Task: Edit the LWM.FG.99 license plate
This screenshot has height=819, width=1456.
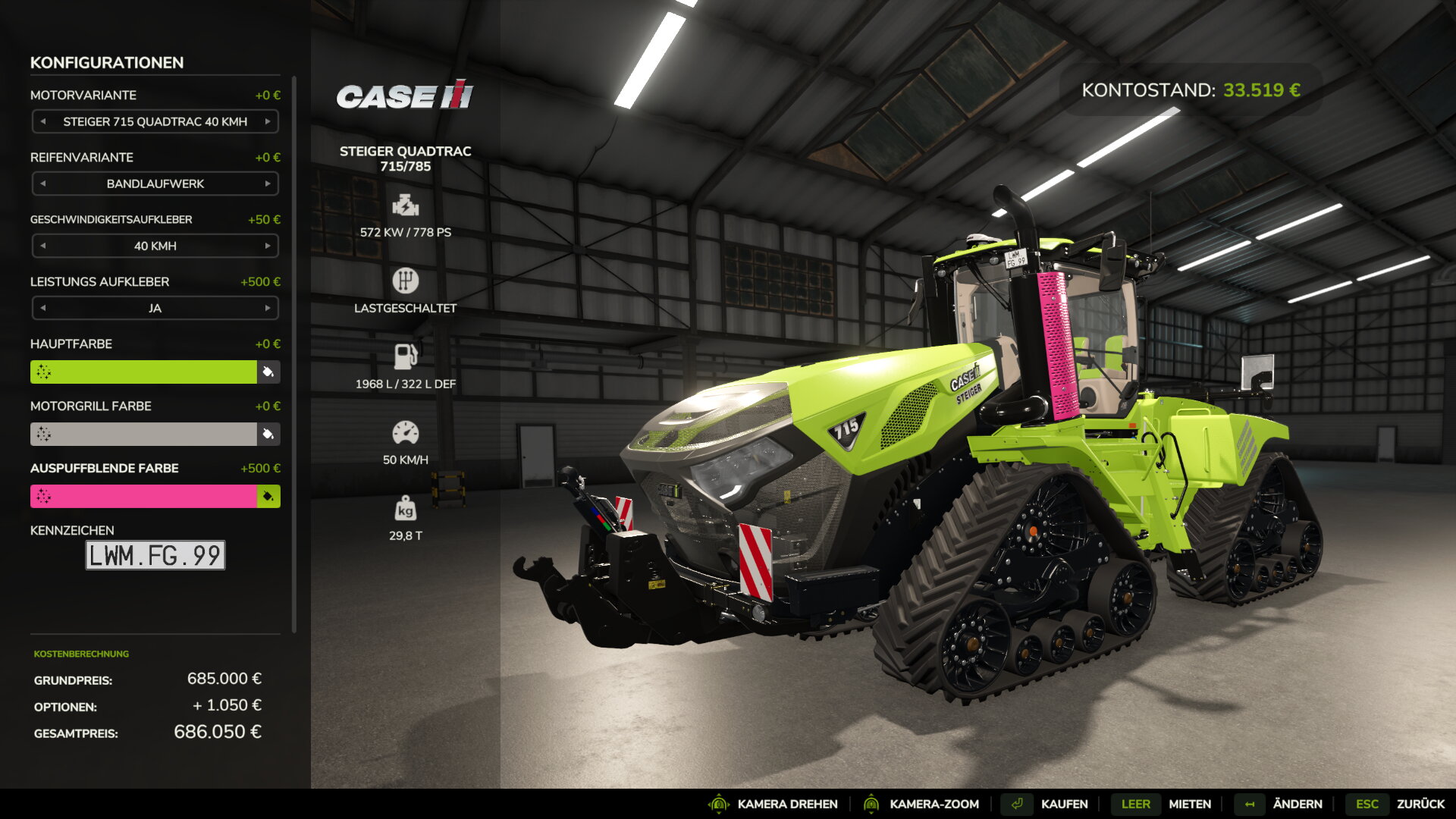Action: point(155,555)
